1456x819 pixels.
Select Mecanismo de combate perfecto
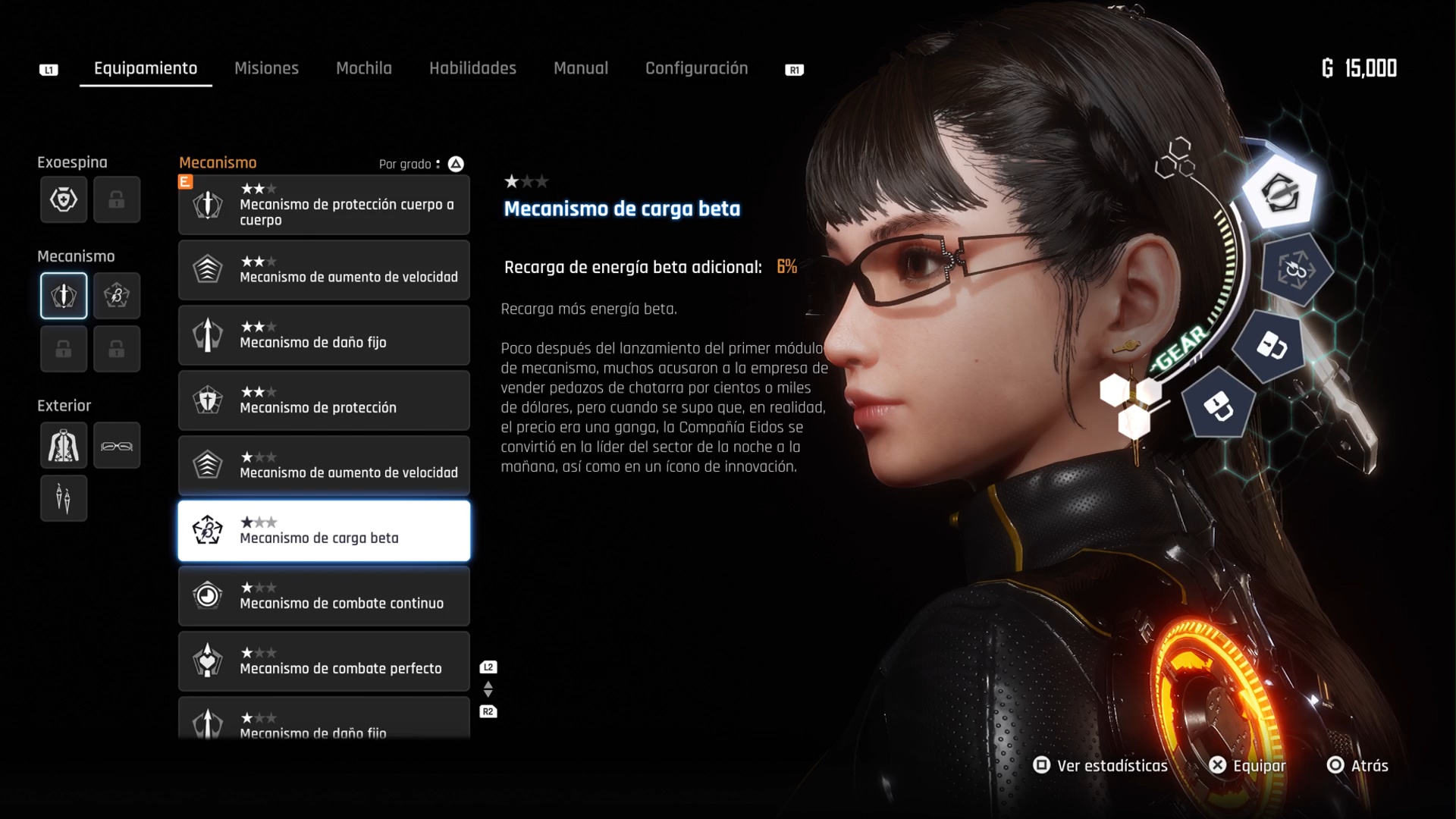click(x=323, y=661)
